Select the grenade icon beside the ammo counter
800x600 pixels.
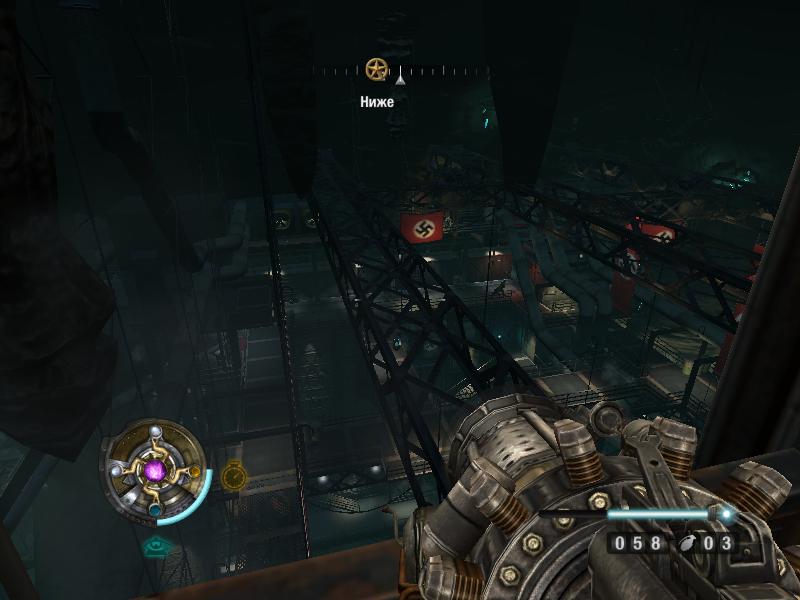coord(690,544)
